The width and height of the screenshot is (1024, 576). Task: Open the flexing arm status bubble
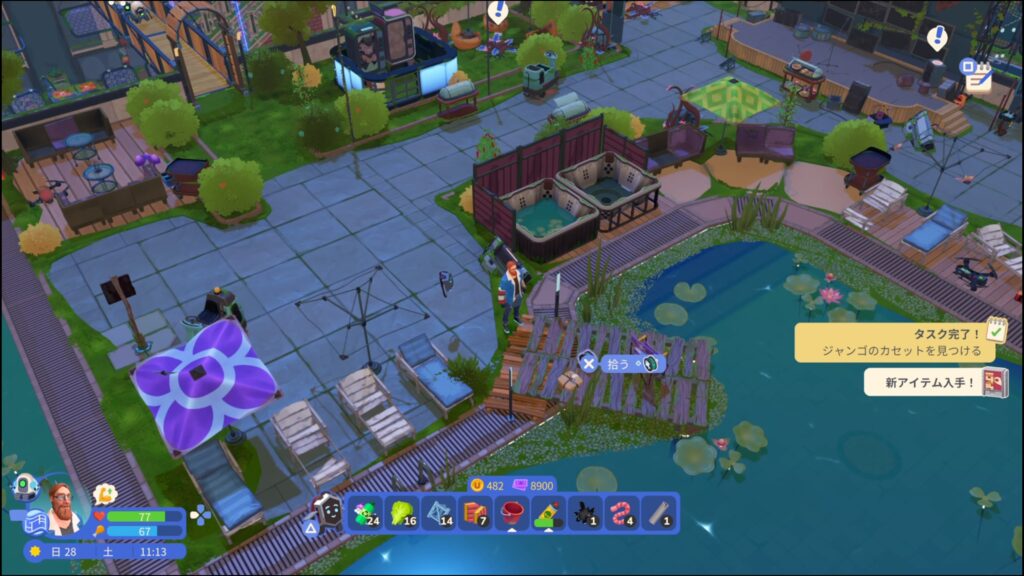coord(104,493)
